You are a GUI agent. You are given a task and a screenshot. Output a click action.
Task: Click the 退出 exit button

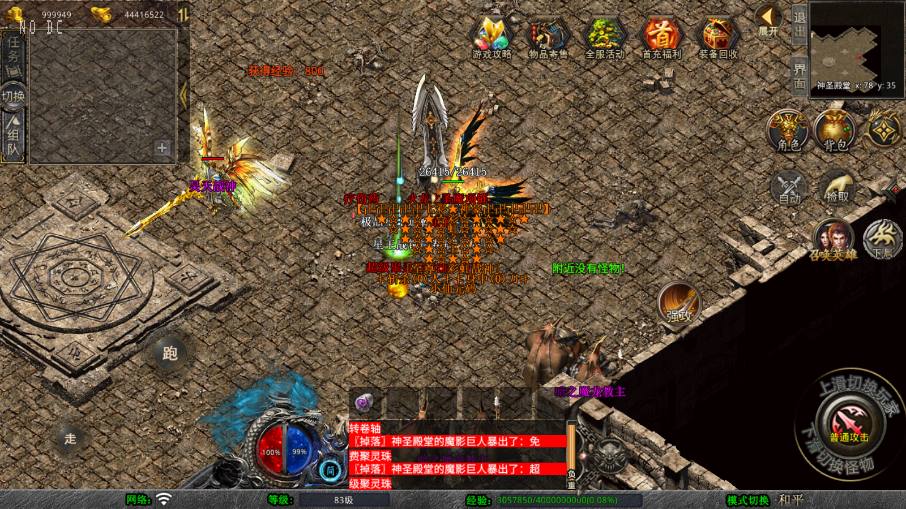click(799, 22)
